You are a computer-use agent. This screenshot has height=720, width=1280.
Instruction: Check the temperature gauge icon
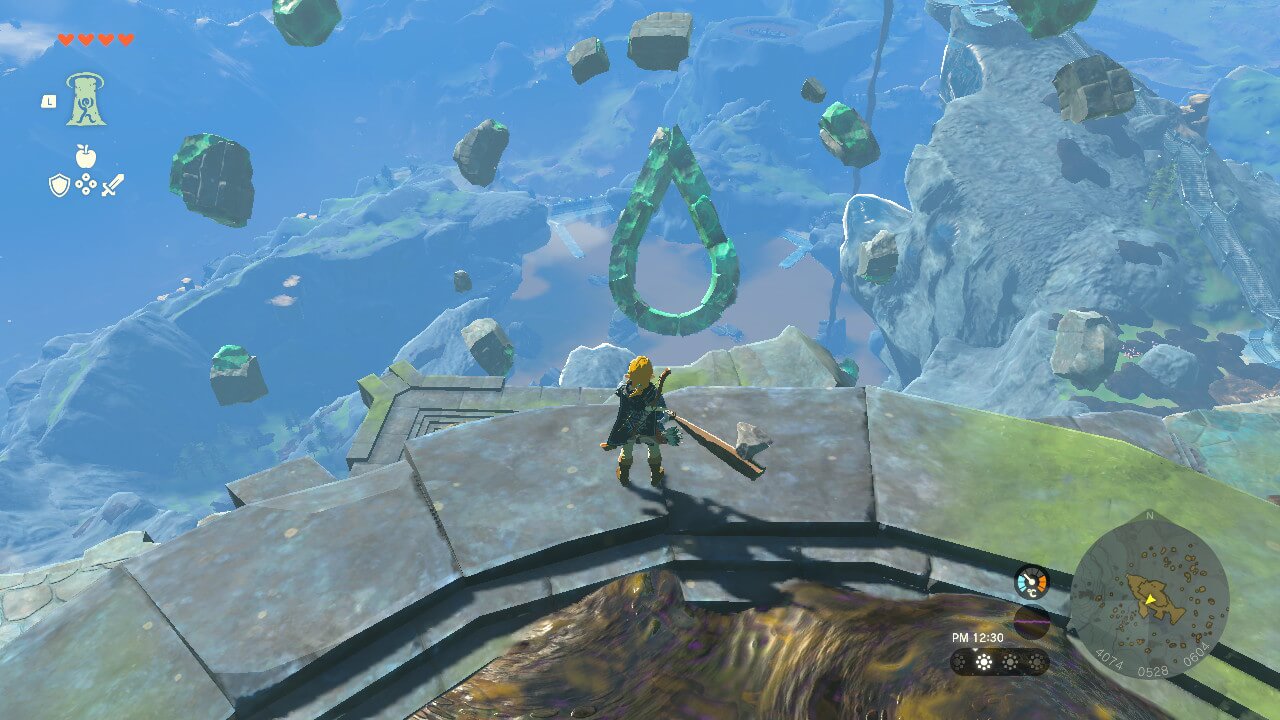[1031, 582]
